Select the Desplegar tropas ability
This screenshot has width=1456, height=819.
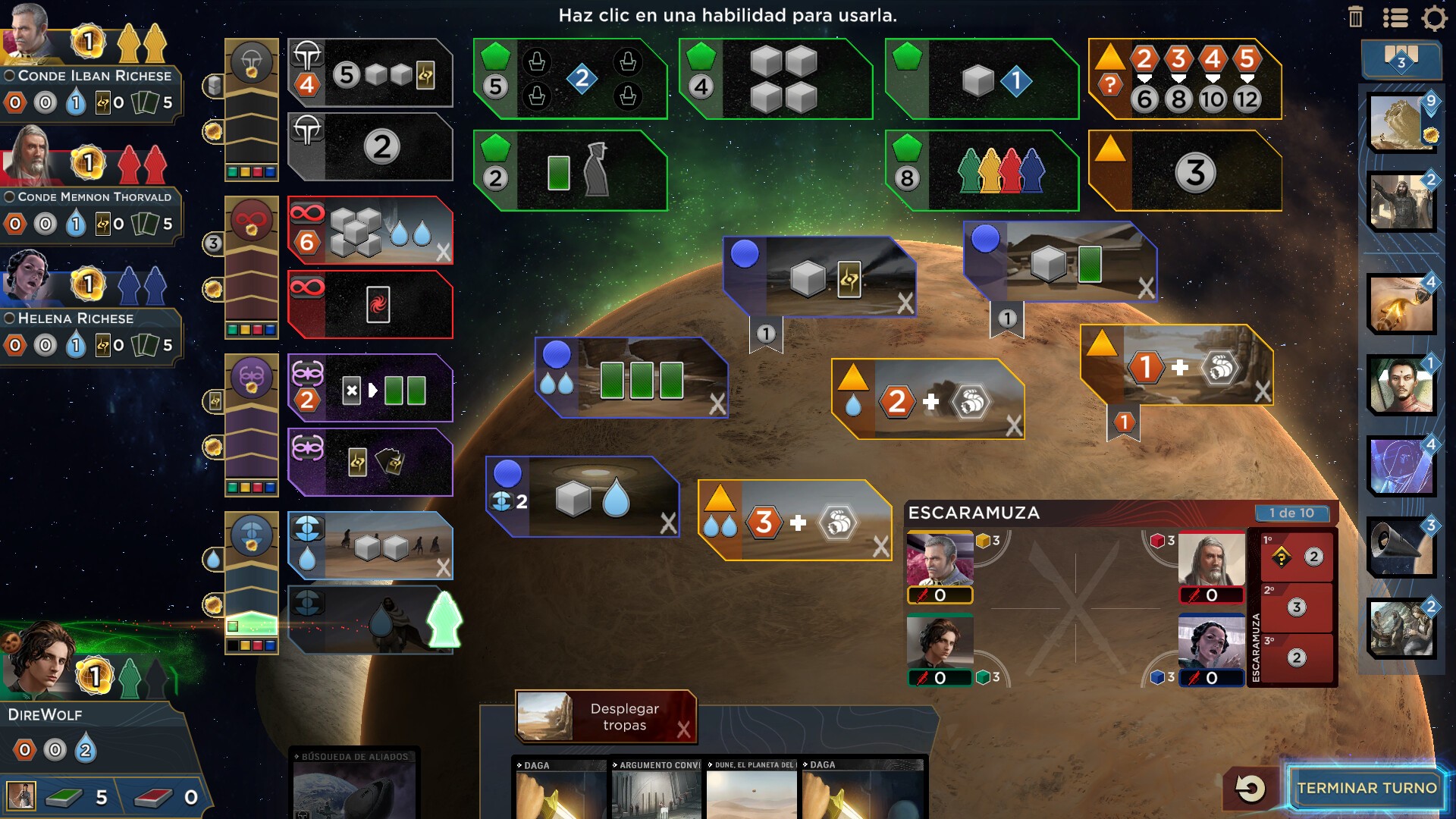[x=606, y=717]
